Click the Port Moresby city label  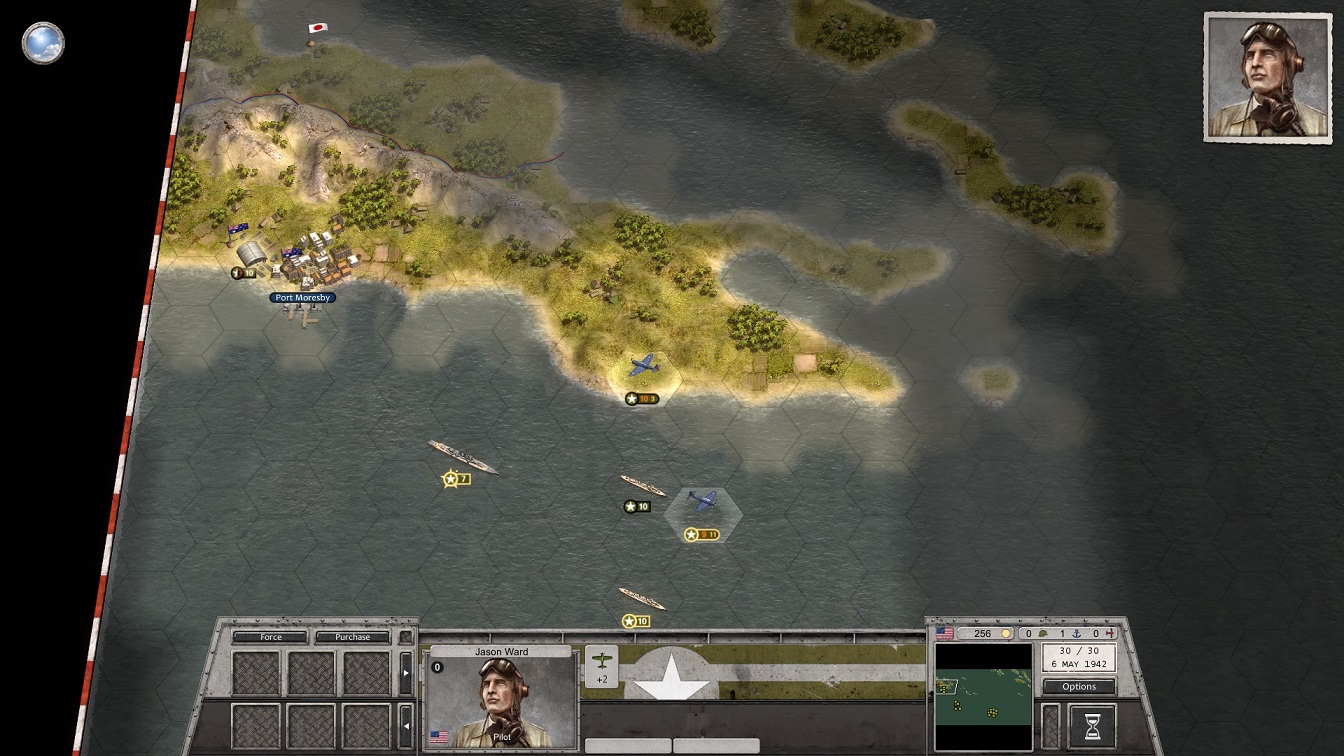pyautogui.click(x=302, y=298)
